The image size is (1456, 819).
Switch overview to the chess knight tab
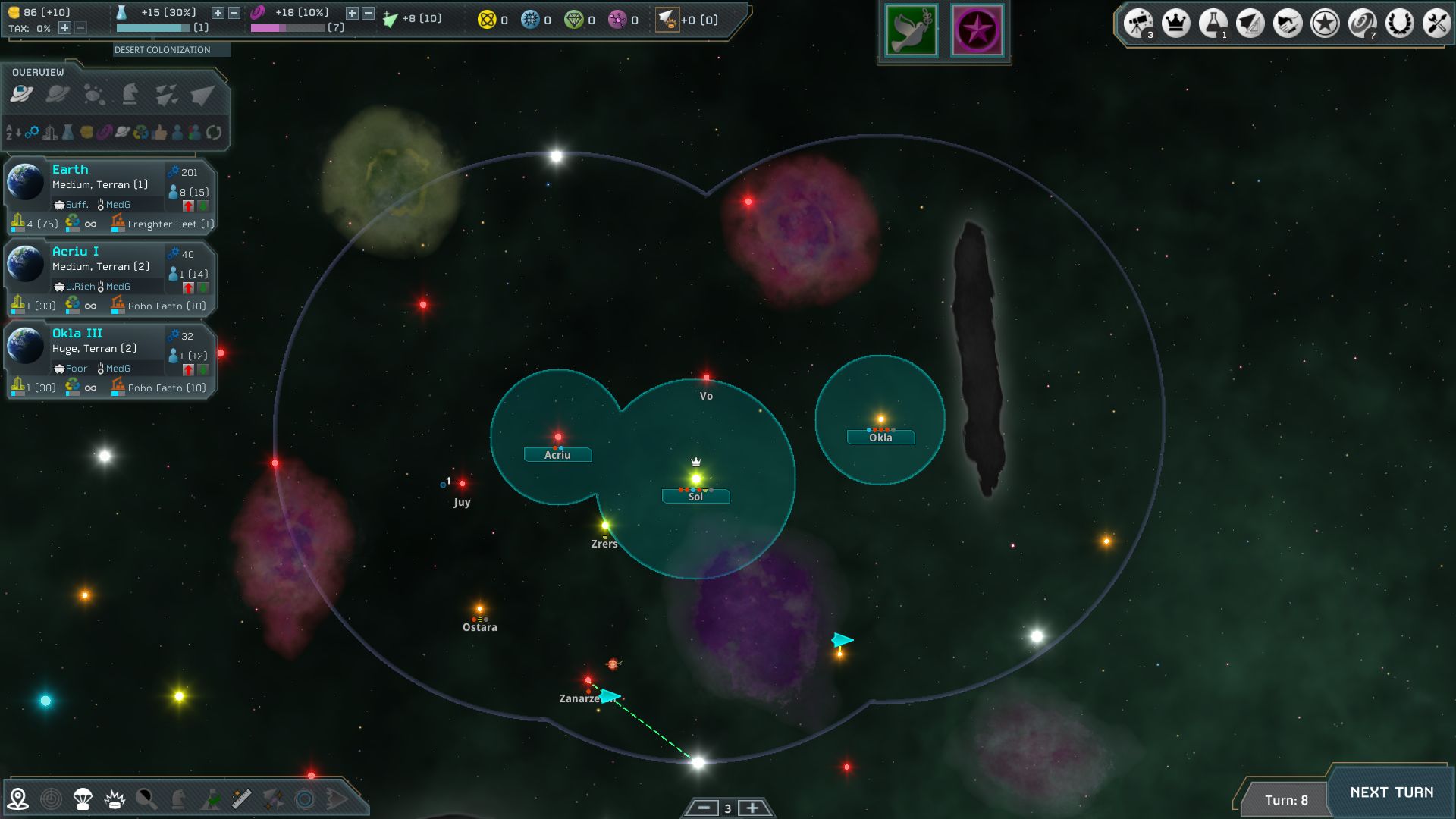coord(130,94)
